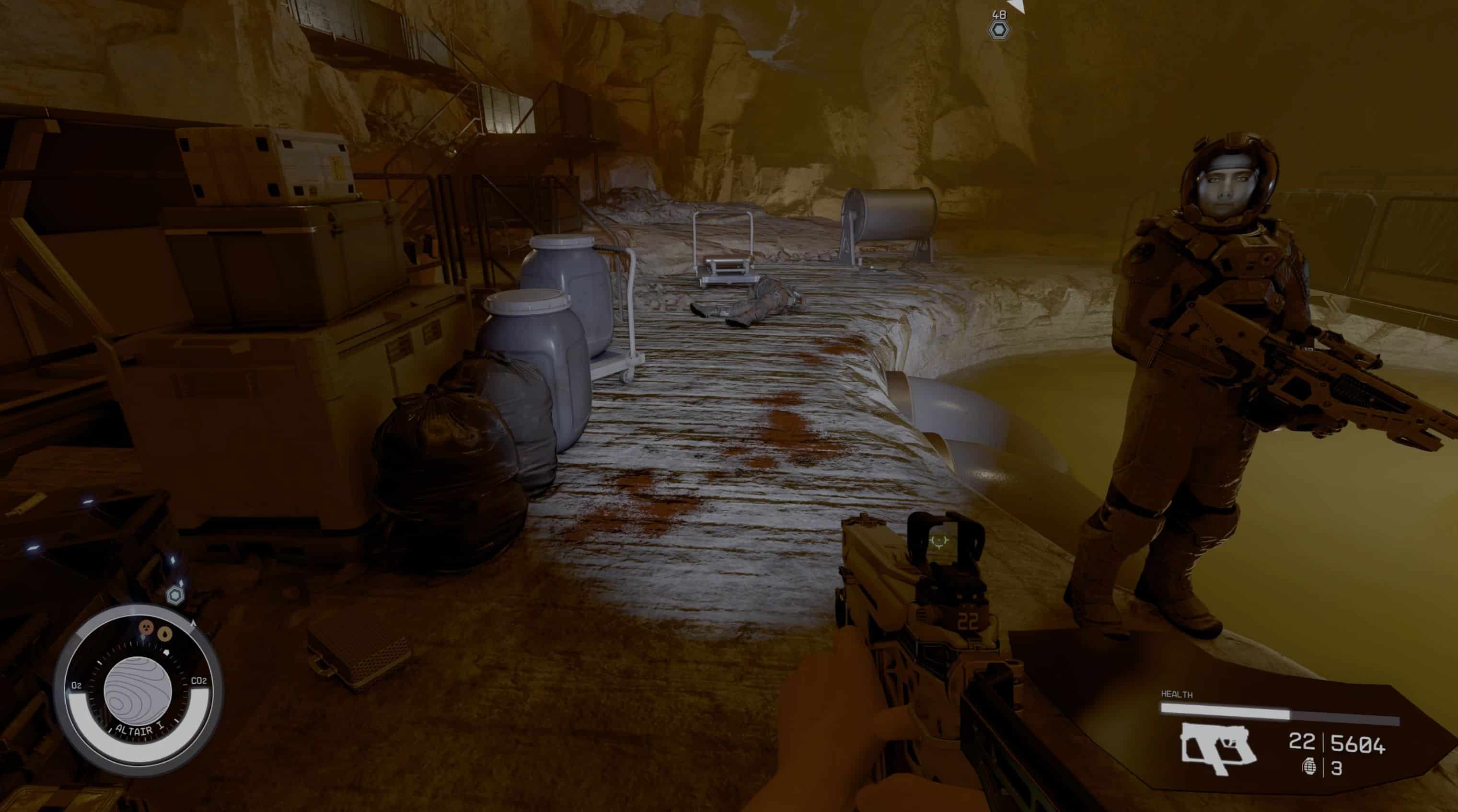Click the grenade icon by the count
This screenshot has height=812, width=1458.
(x=1308, y=767)
